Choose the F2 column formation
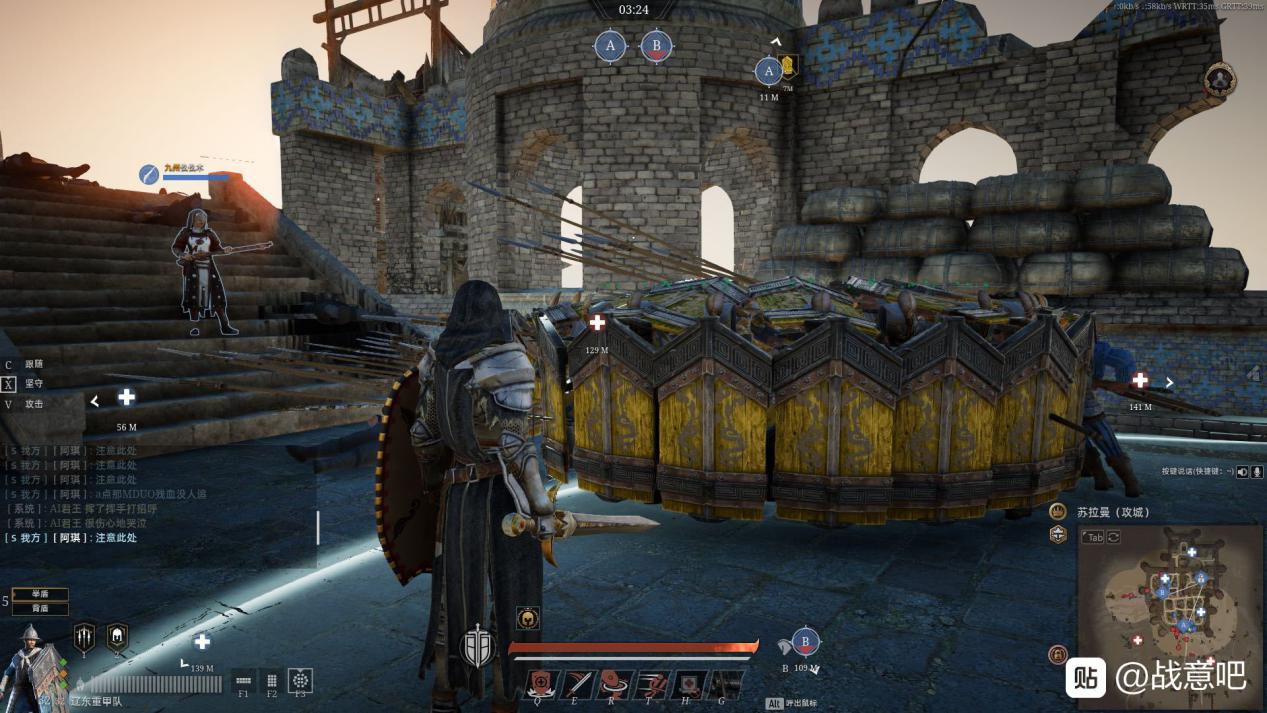 pos(271,680)
